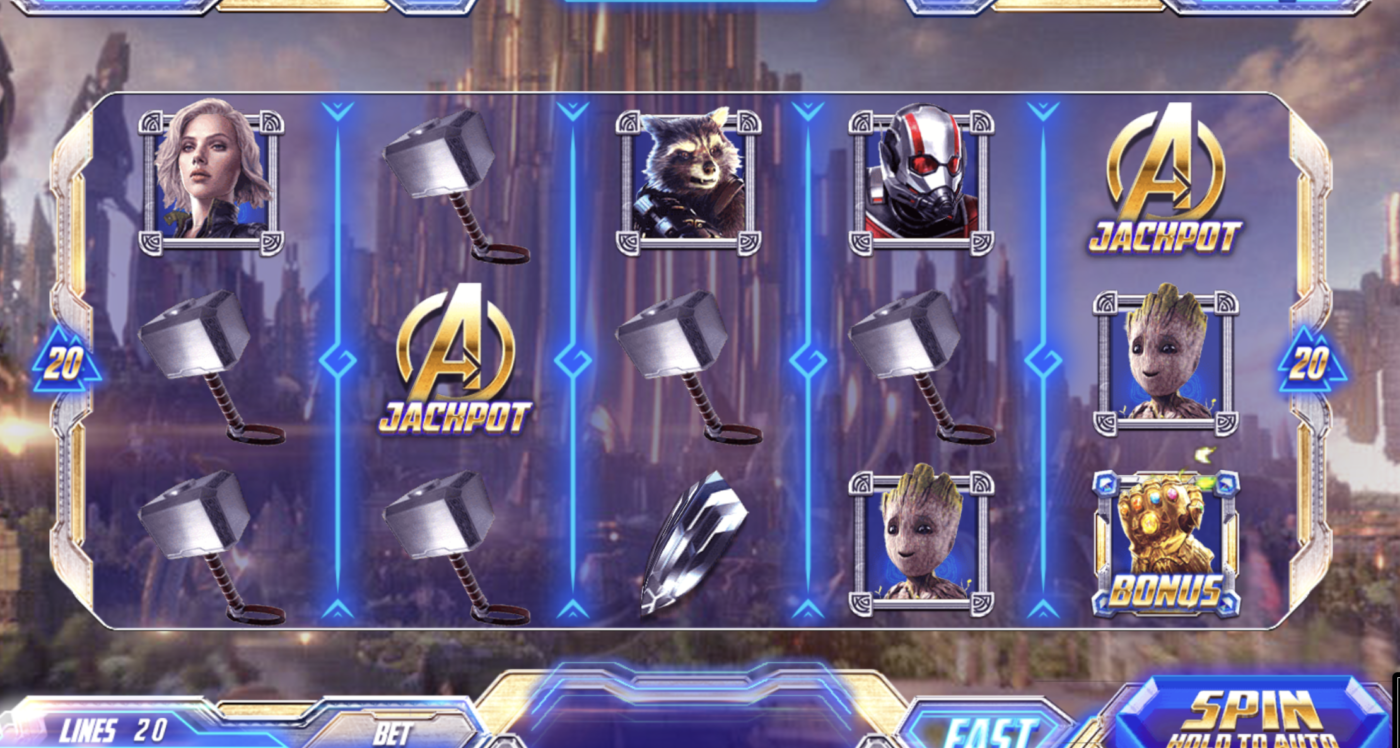The width and height of the screenshot is (1400, 748).
Task: Open the BET amount selector
Action: pos(390,735)
